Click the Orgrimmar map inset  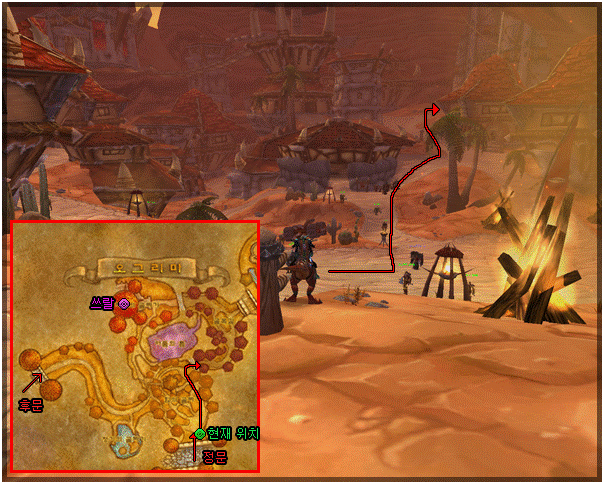click(x=134, y=346)
